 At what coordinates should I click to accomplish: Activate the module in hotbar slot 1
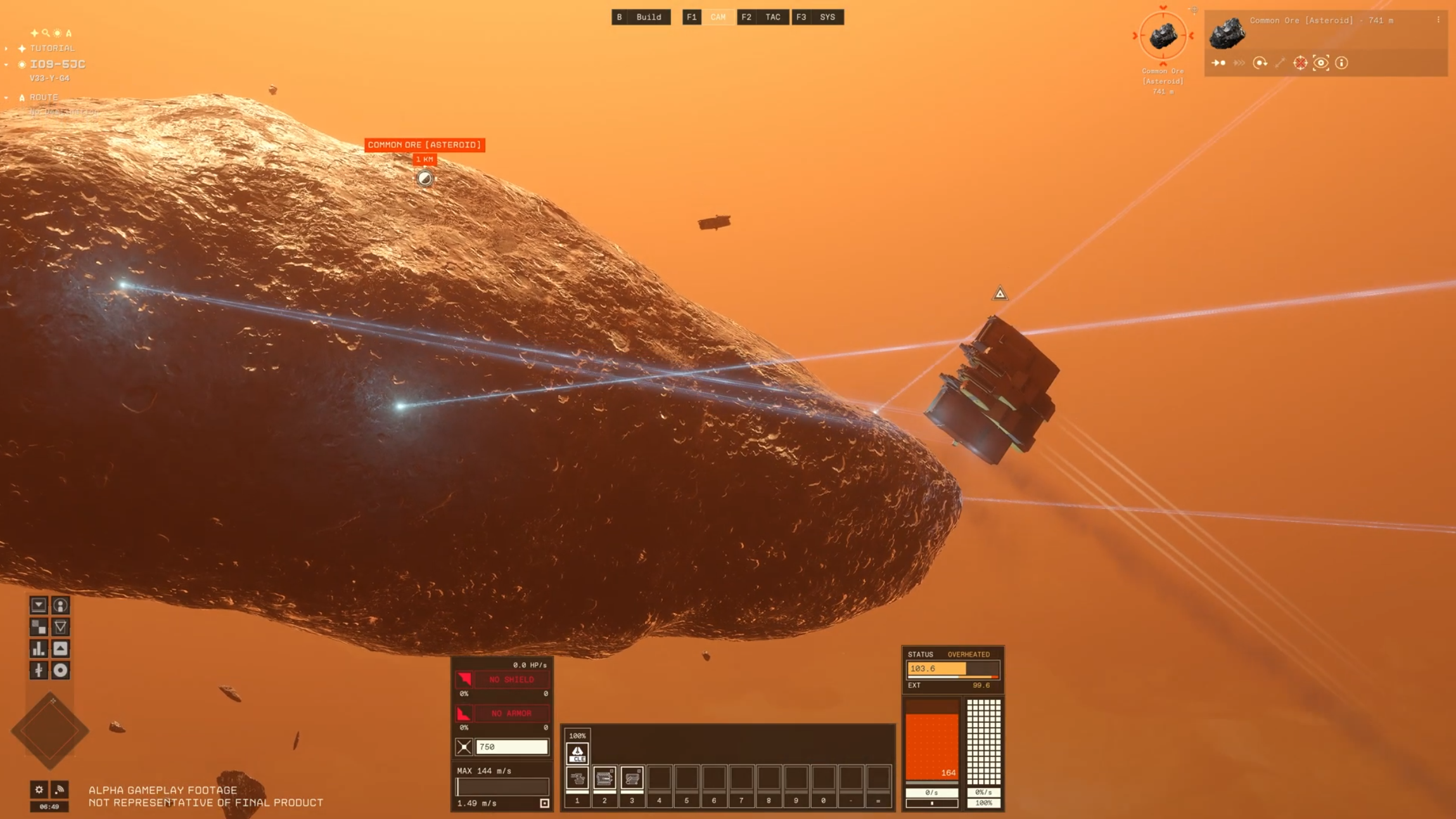[x=577, y=778]
